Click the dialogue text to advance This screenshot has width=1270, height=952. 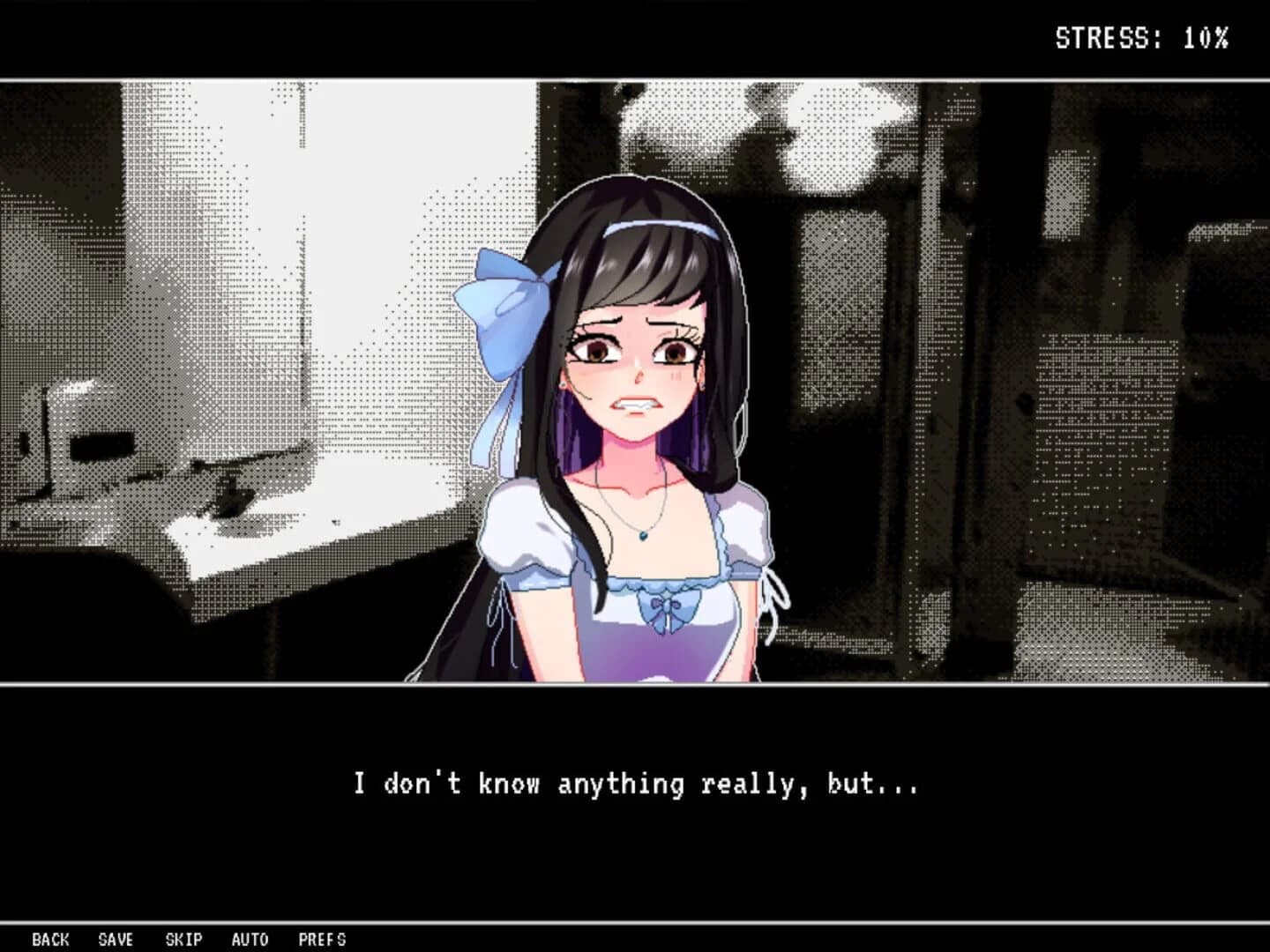[637, 783]
